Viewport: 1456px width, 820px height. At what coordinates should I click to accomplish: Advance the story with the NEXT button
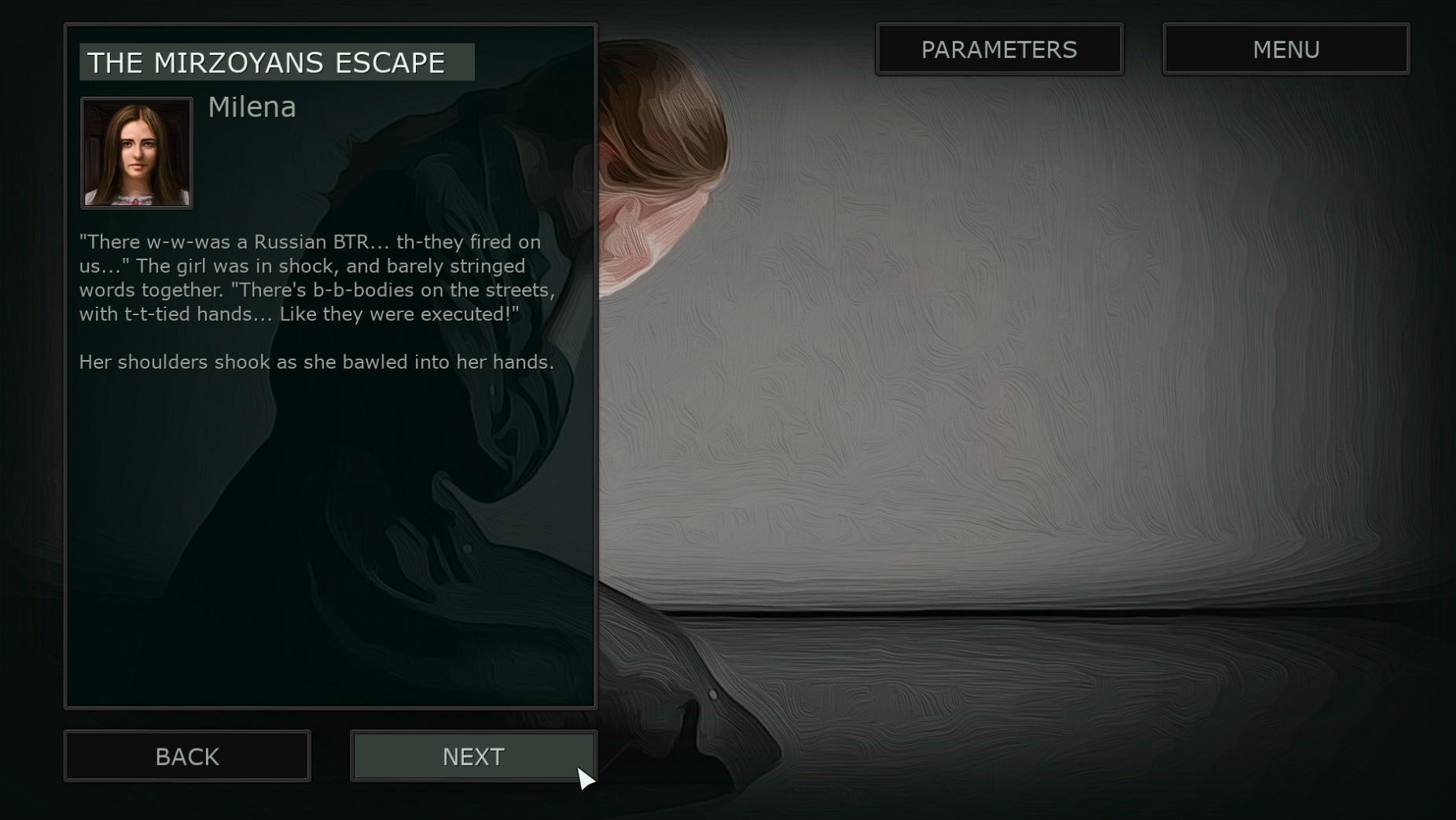tap(473, 756)
